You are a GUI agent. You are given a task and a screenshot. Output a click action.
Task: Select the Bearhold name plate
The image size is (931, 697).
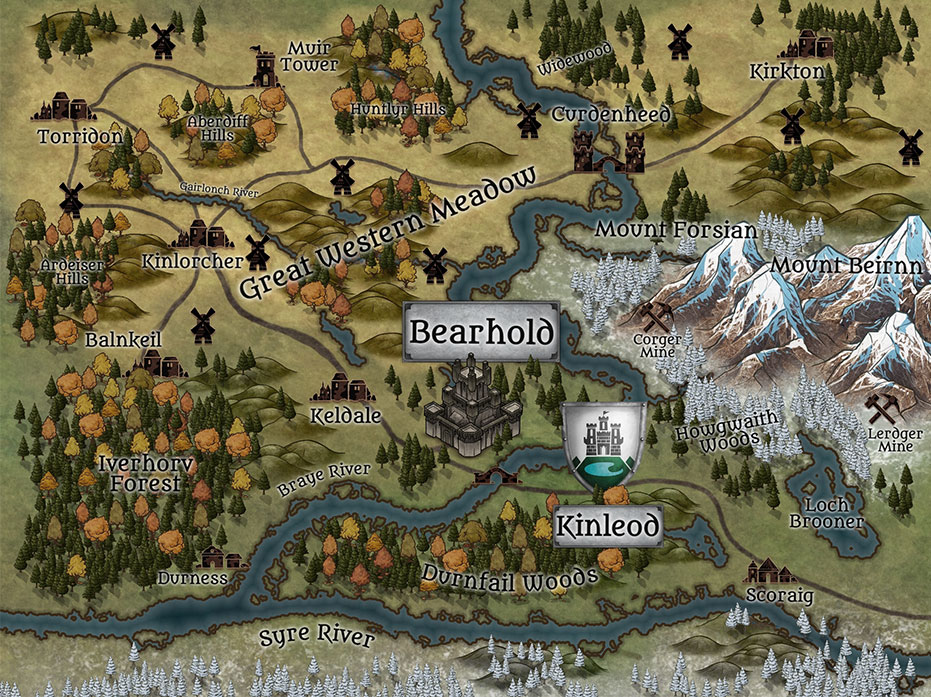point(481,332)
